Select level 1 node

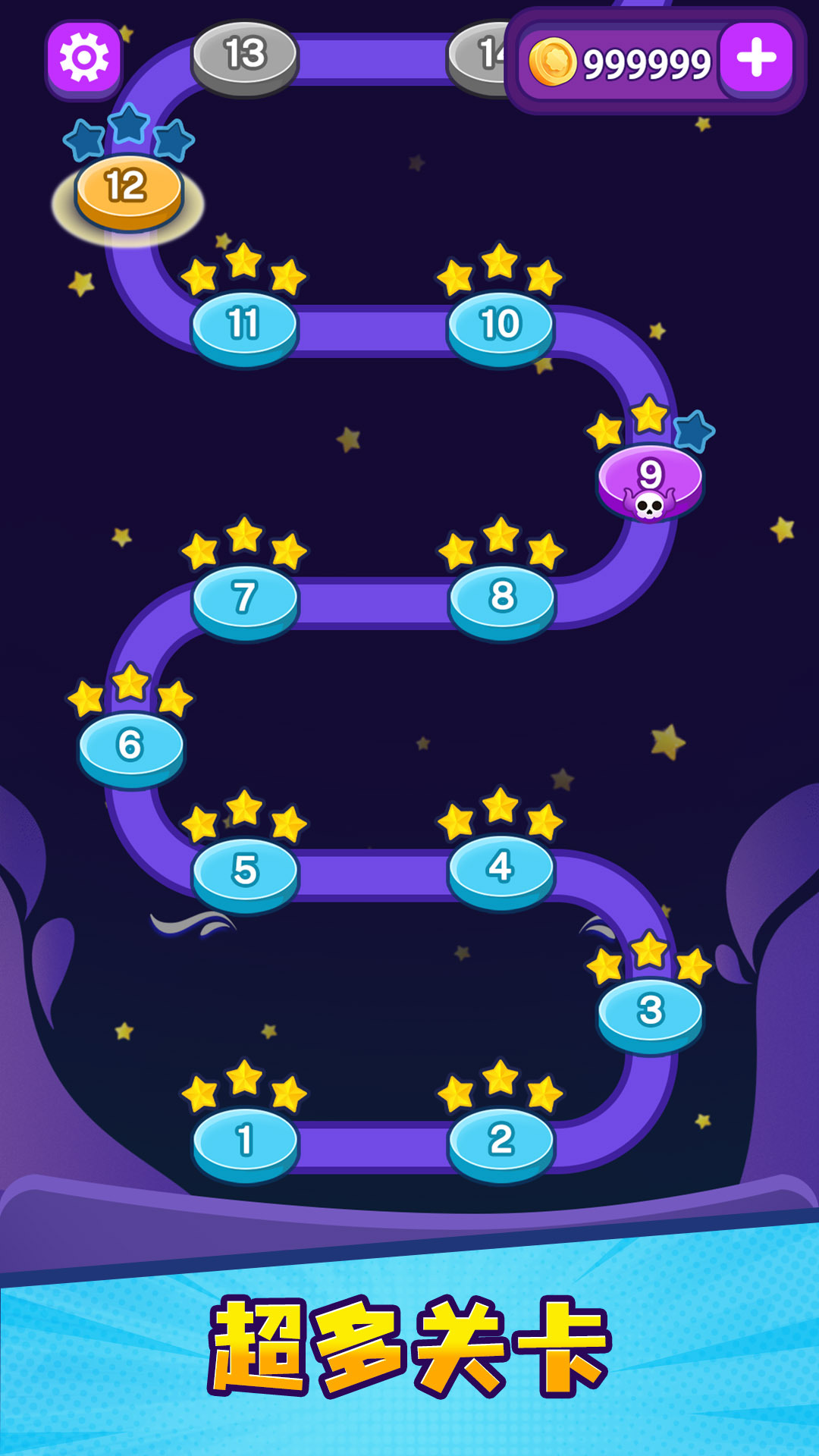(245, 1141)
